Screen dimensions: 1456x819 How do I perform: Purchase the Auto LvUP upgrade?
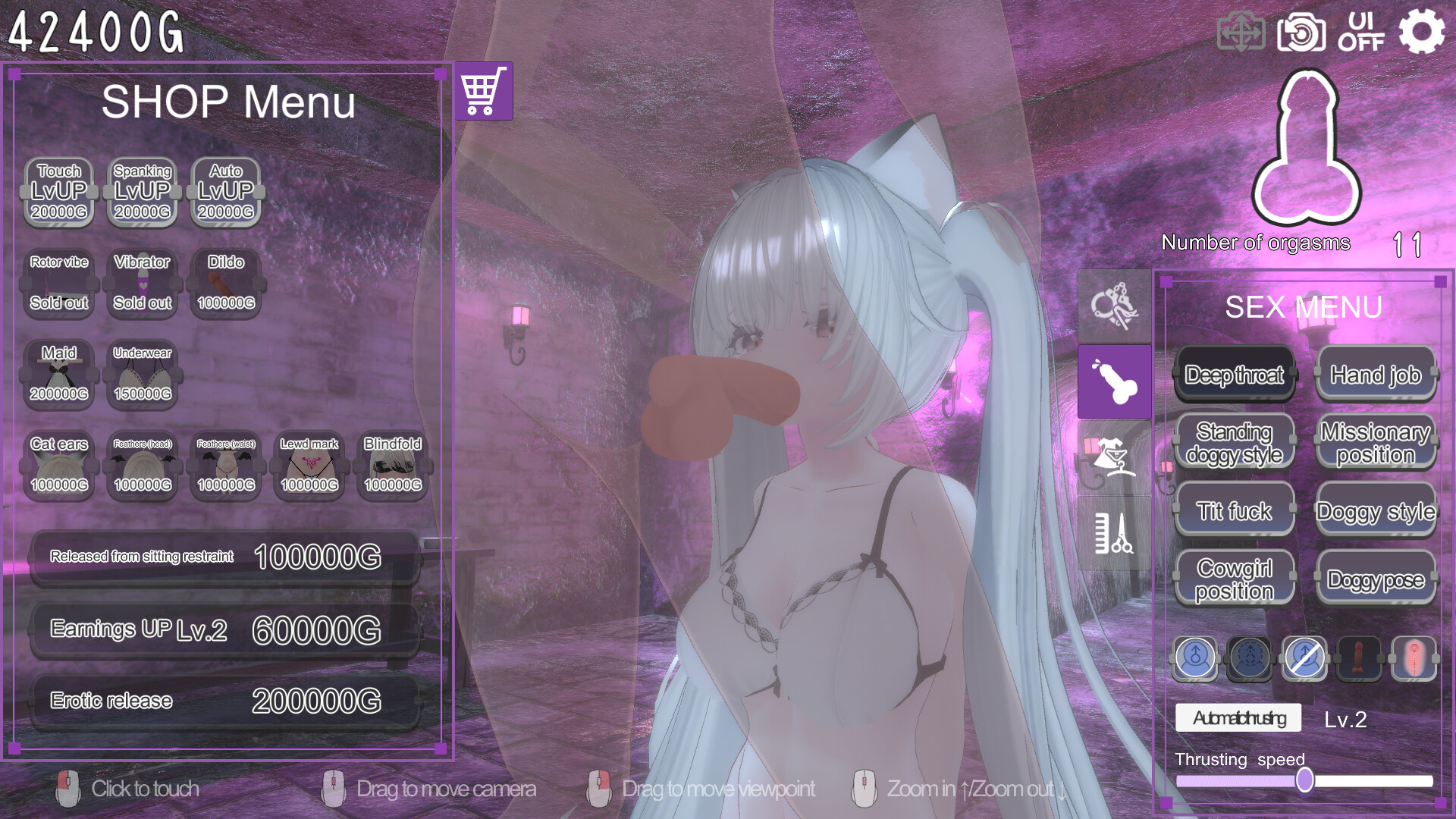226,192
